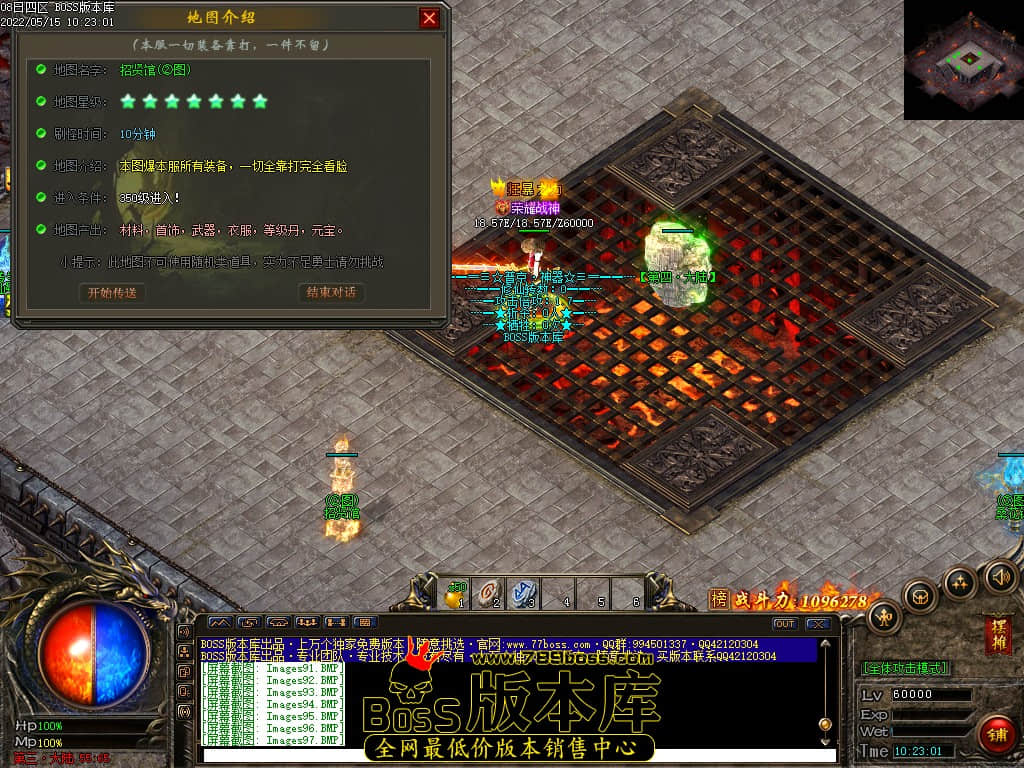
Task: Click the OUT button on the chat panel
Action: coord(785,624)
